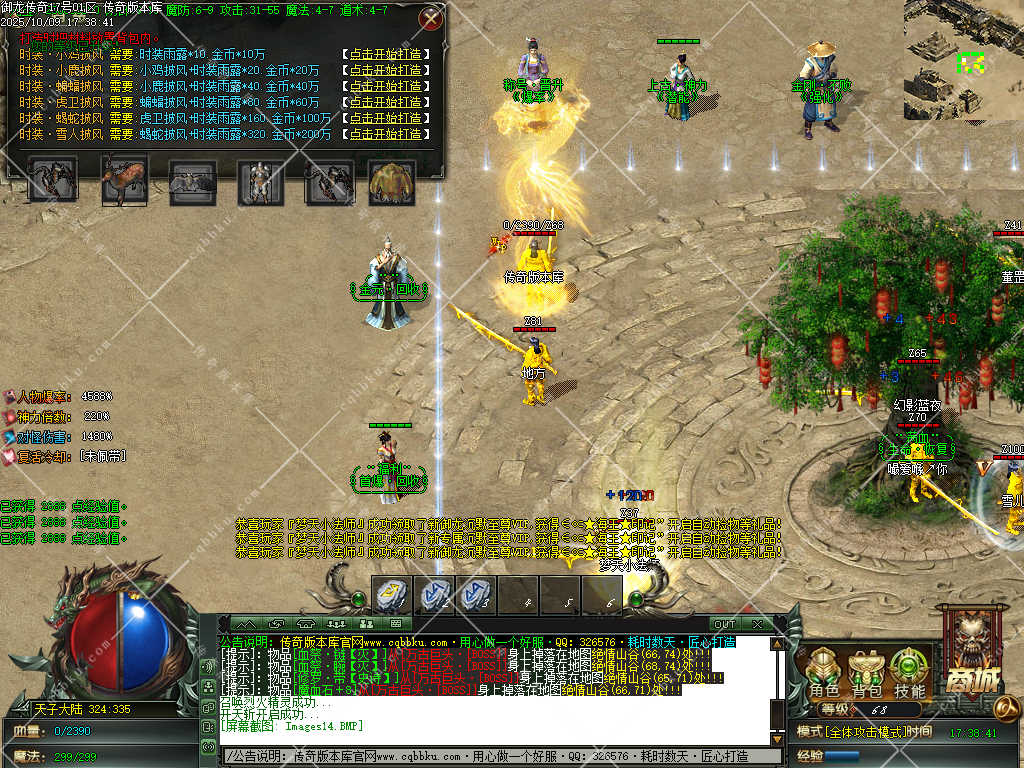This screenshot has height=768, width=1024.
Task: Select the bat cape preview icon
Action: point(192,181)
